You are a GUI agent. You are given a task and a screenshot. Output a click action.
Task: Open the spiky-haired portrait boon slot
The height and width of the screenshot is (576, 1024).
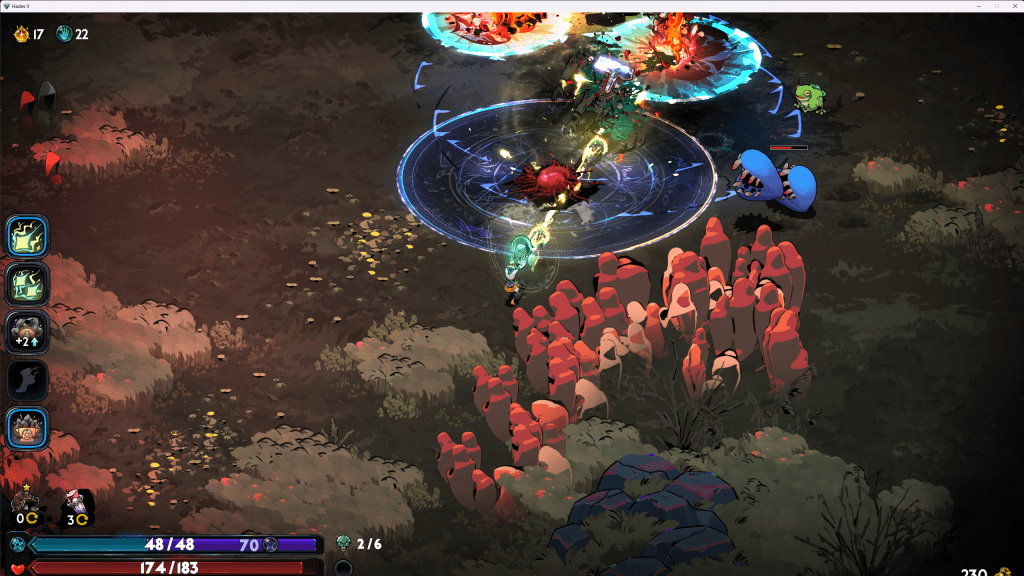tap(27, 428)
